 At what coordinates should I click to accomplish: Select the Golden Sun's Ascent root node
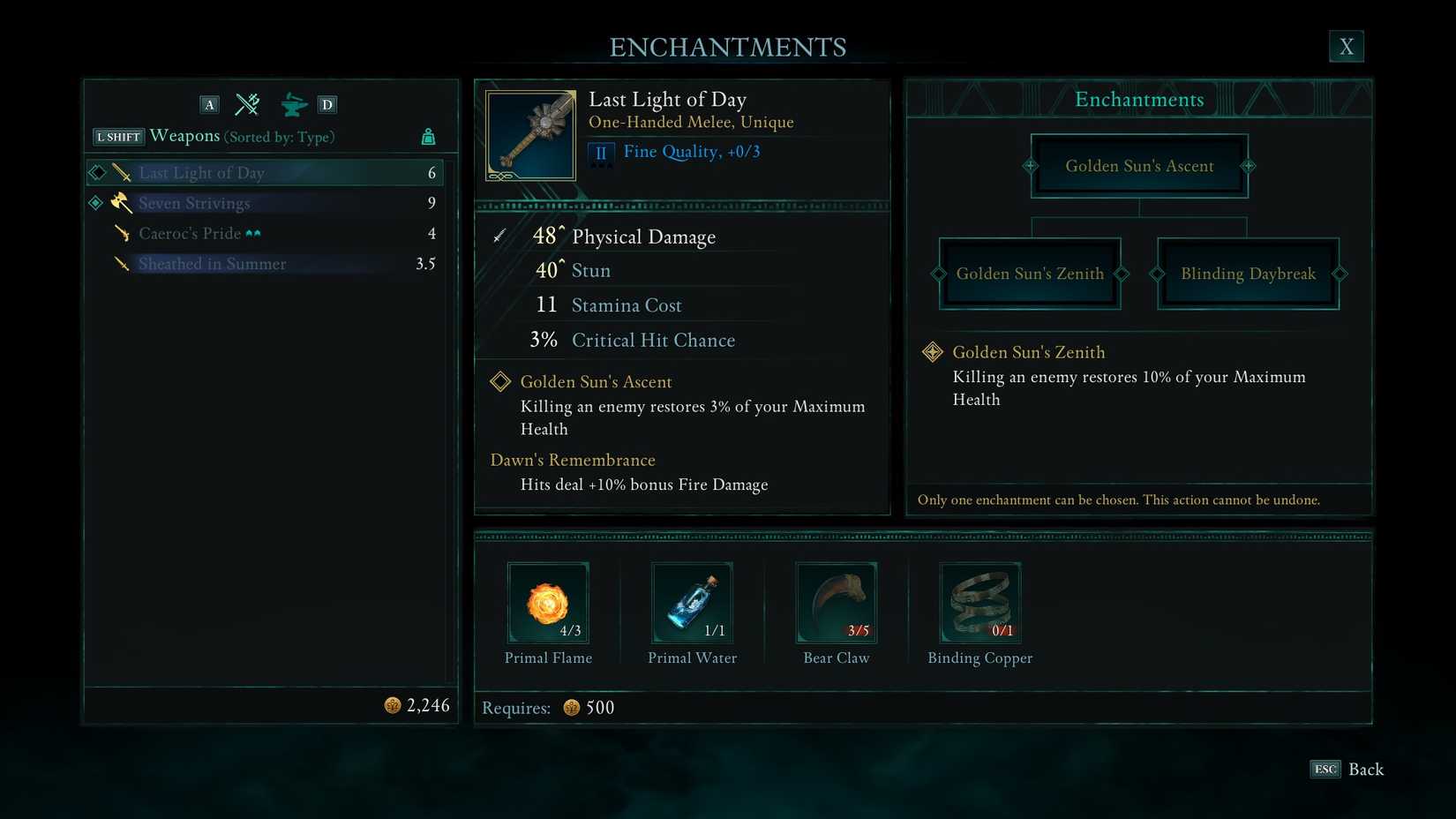[1138, 165]
